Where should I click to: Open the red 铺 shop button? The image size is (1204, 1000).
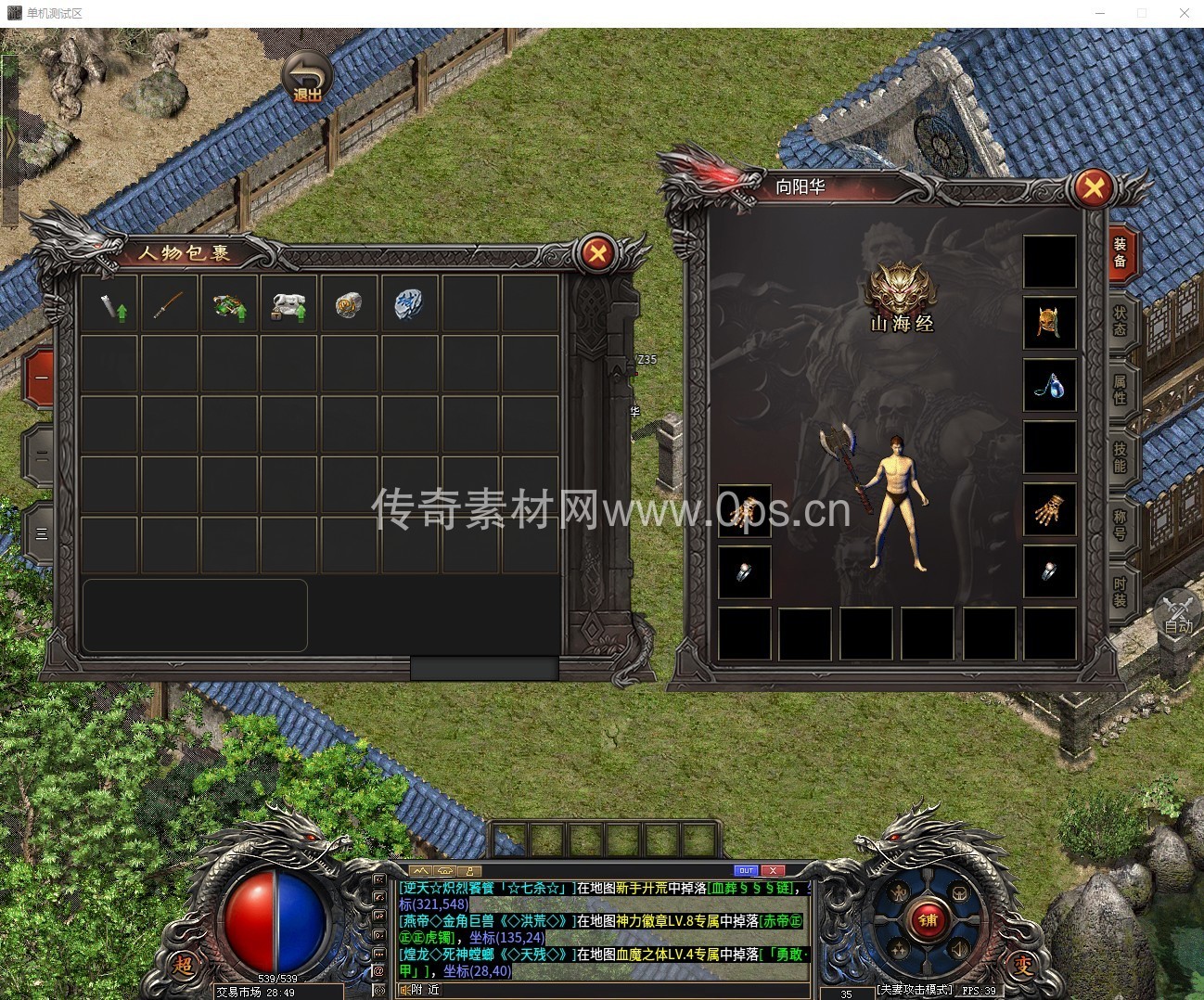pos(928,920)
